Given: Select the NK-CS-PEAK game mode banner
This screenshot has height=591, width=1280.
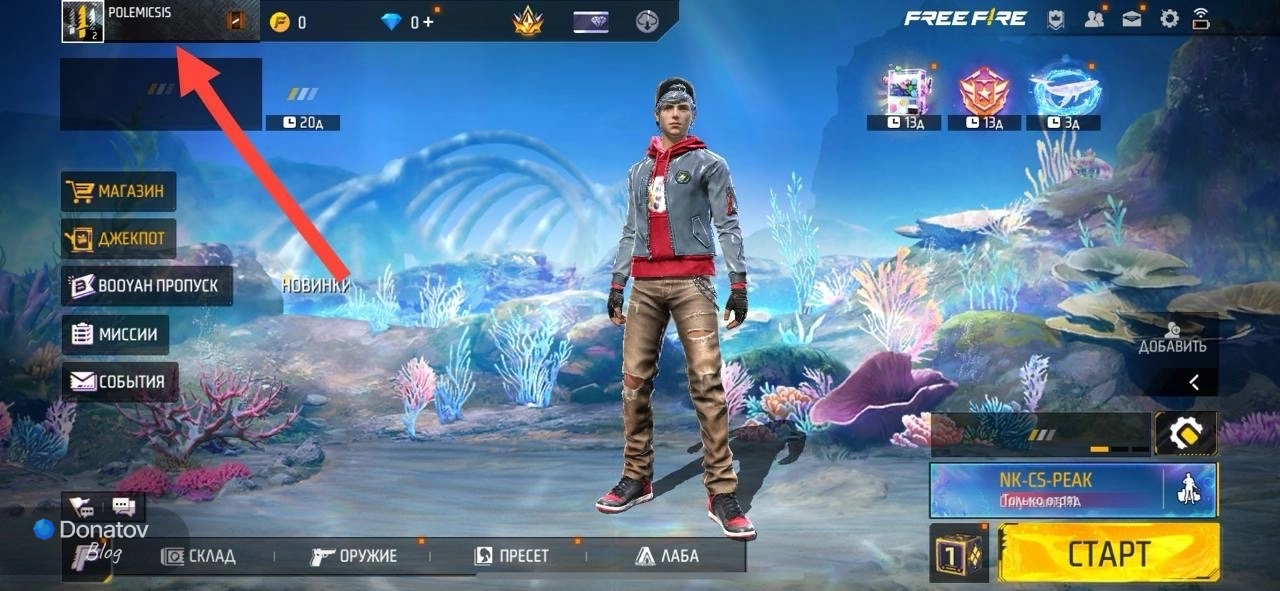Looking at the screenshot, I should point(1045,488).
